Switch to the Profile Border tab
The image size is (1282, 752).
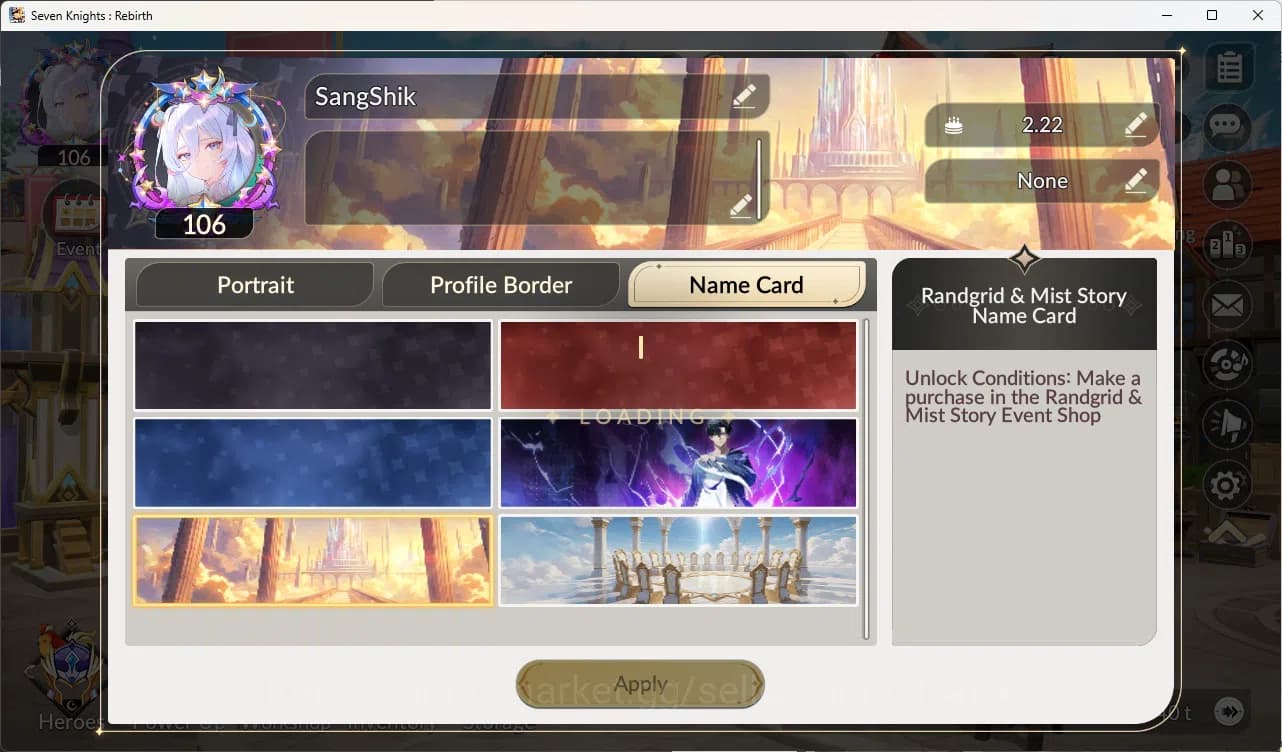pos(500,284)
